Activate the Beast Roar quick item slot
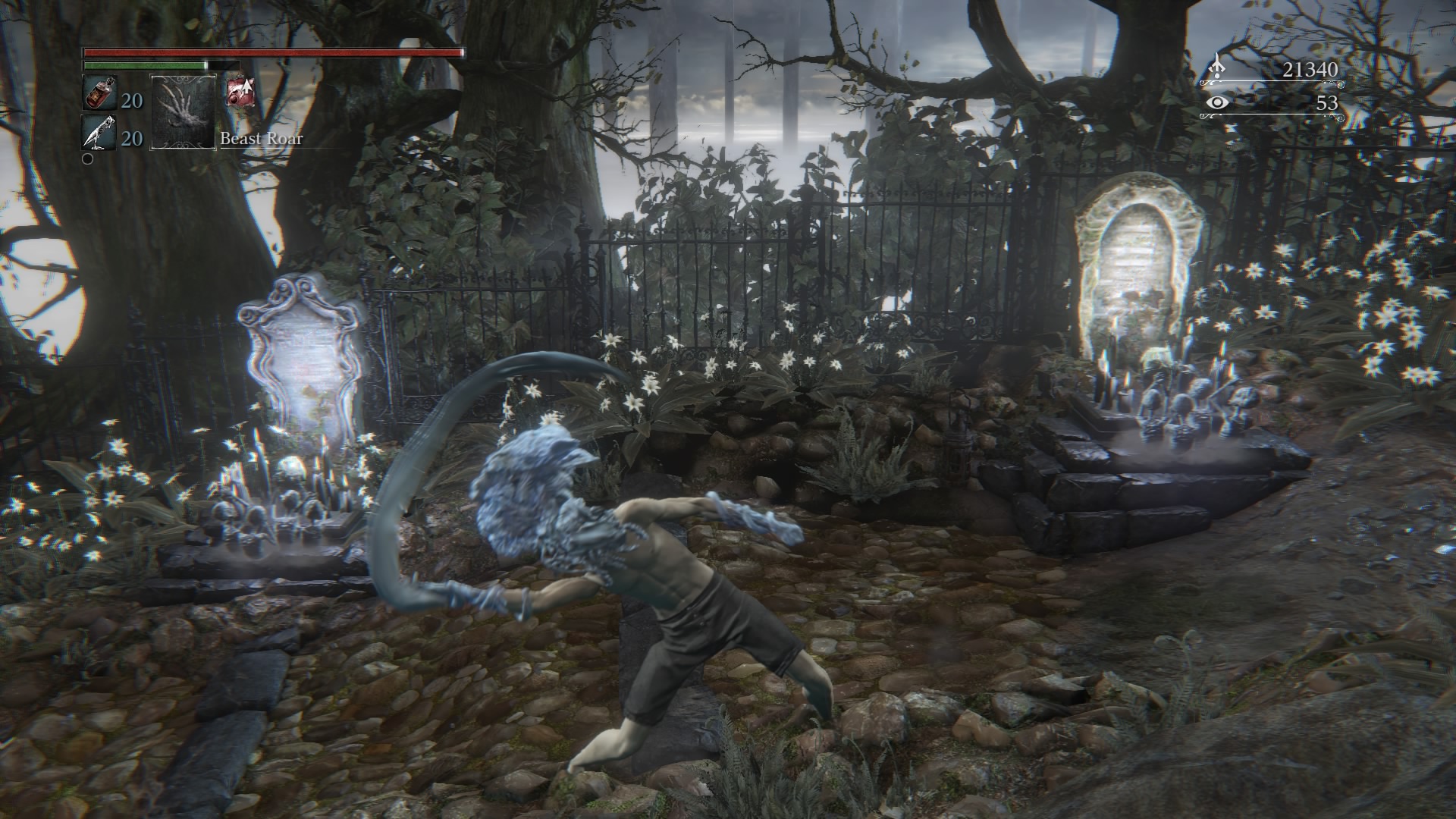The width and height of the screenshot is (1456, 819). (184, 111)
